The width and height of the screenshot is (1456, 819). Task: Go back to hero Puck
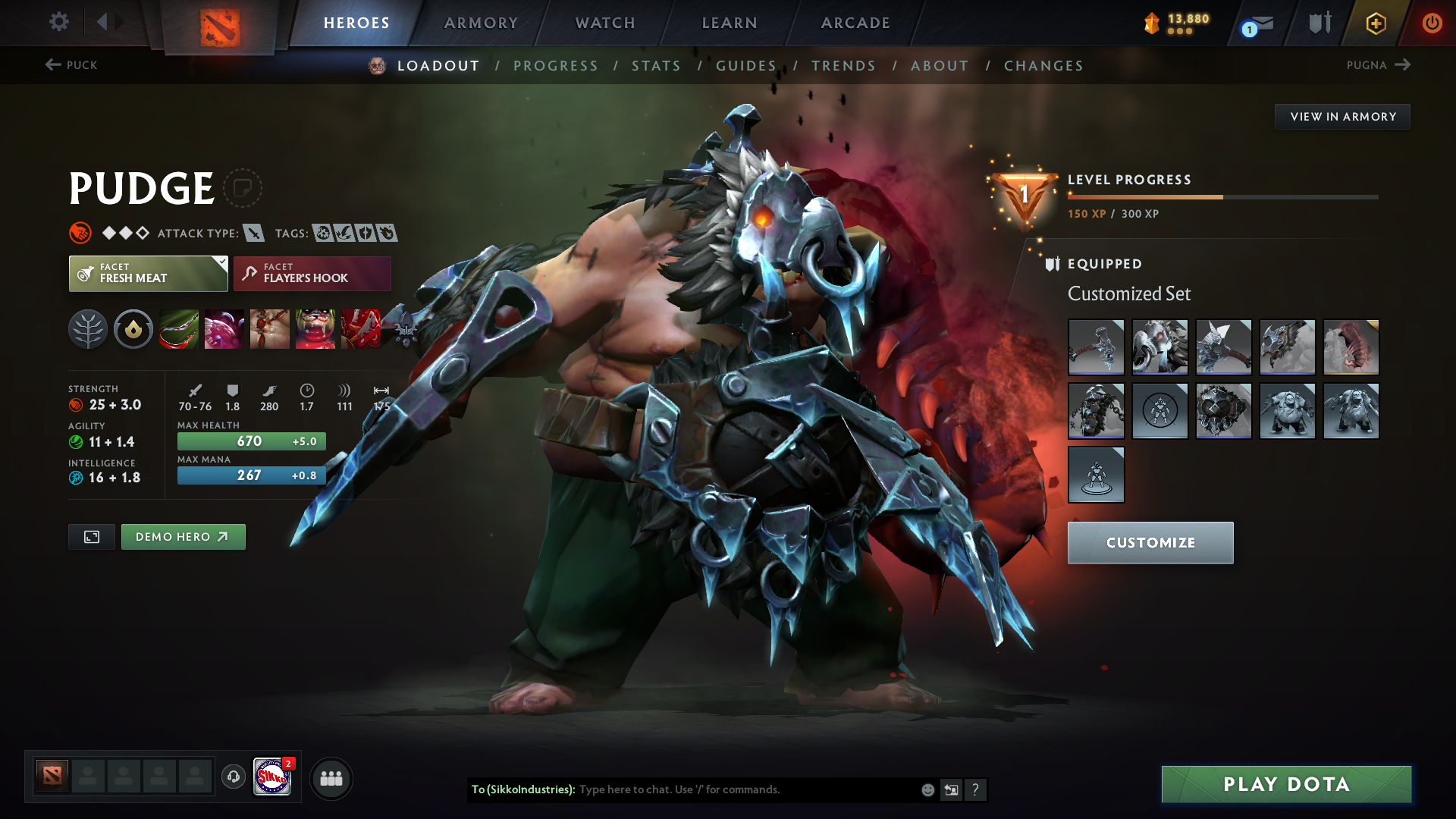73,65
